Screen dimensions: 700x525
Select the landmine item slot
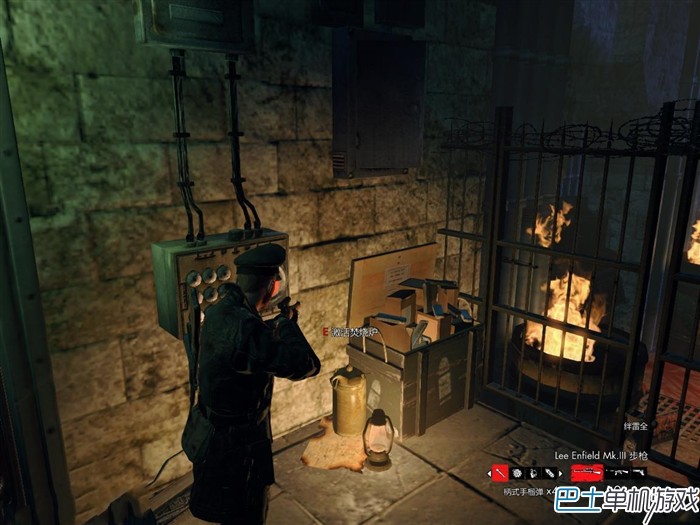point(518,472)
